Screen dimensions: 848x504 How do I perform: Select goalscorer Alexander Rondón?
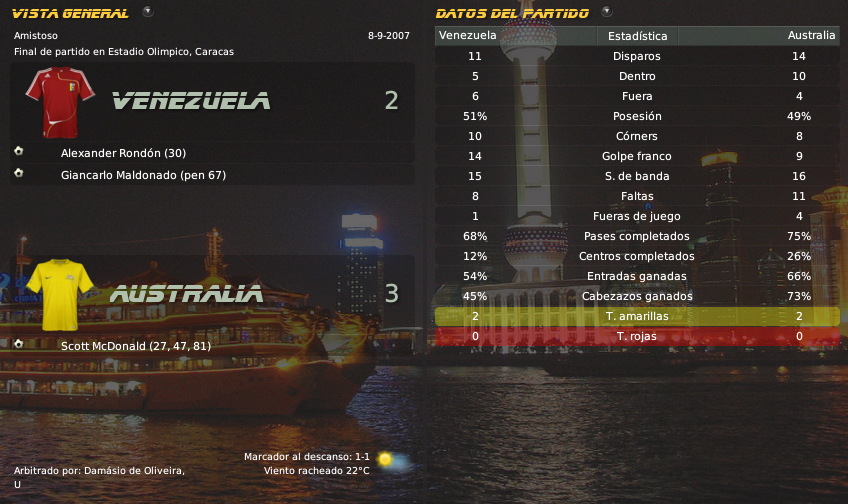(x=123, y=153)
